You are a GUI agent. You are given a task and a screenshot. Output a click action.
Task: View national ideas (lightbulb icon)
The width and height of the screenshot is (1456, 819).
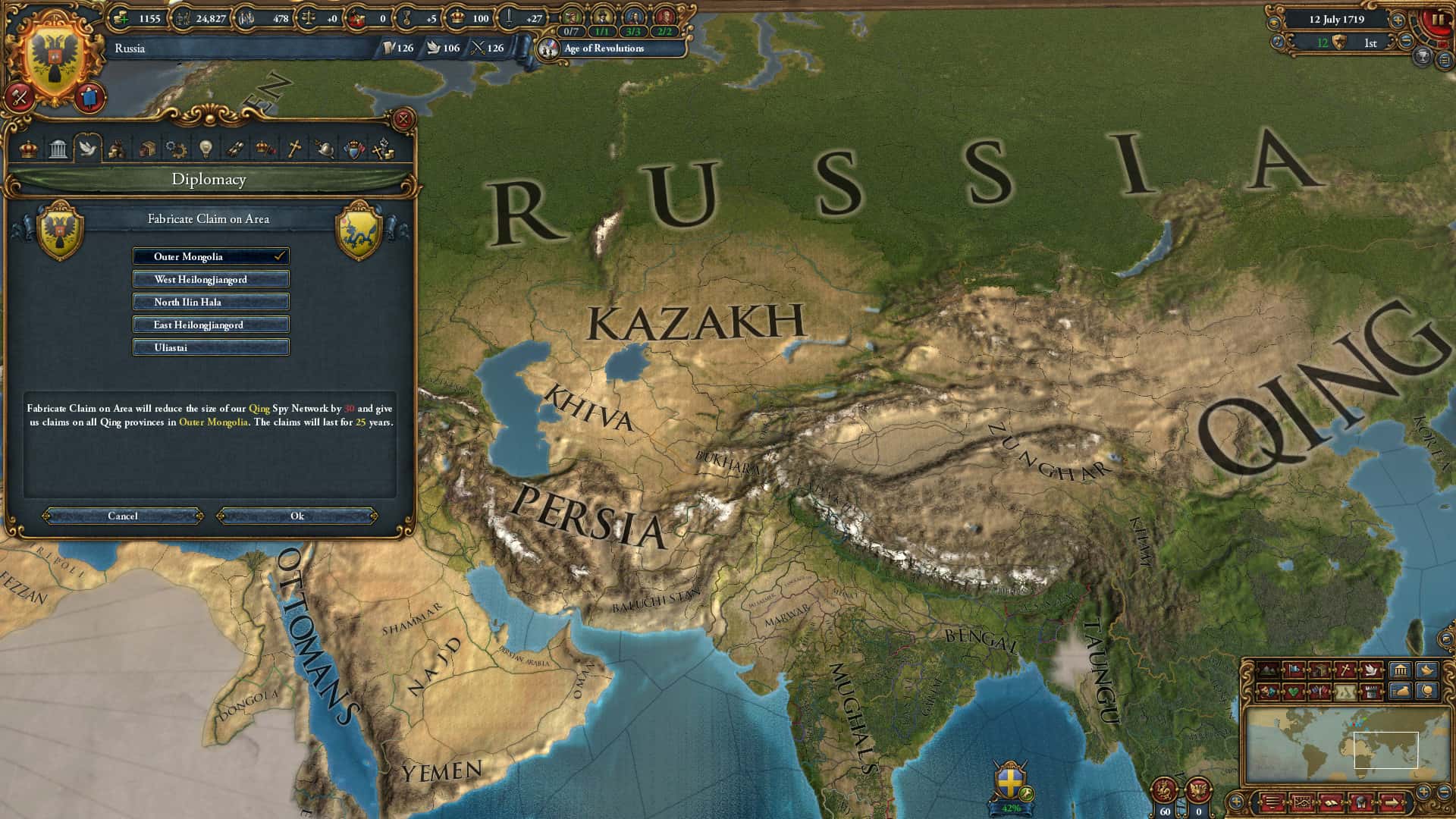pos(207,149)
